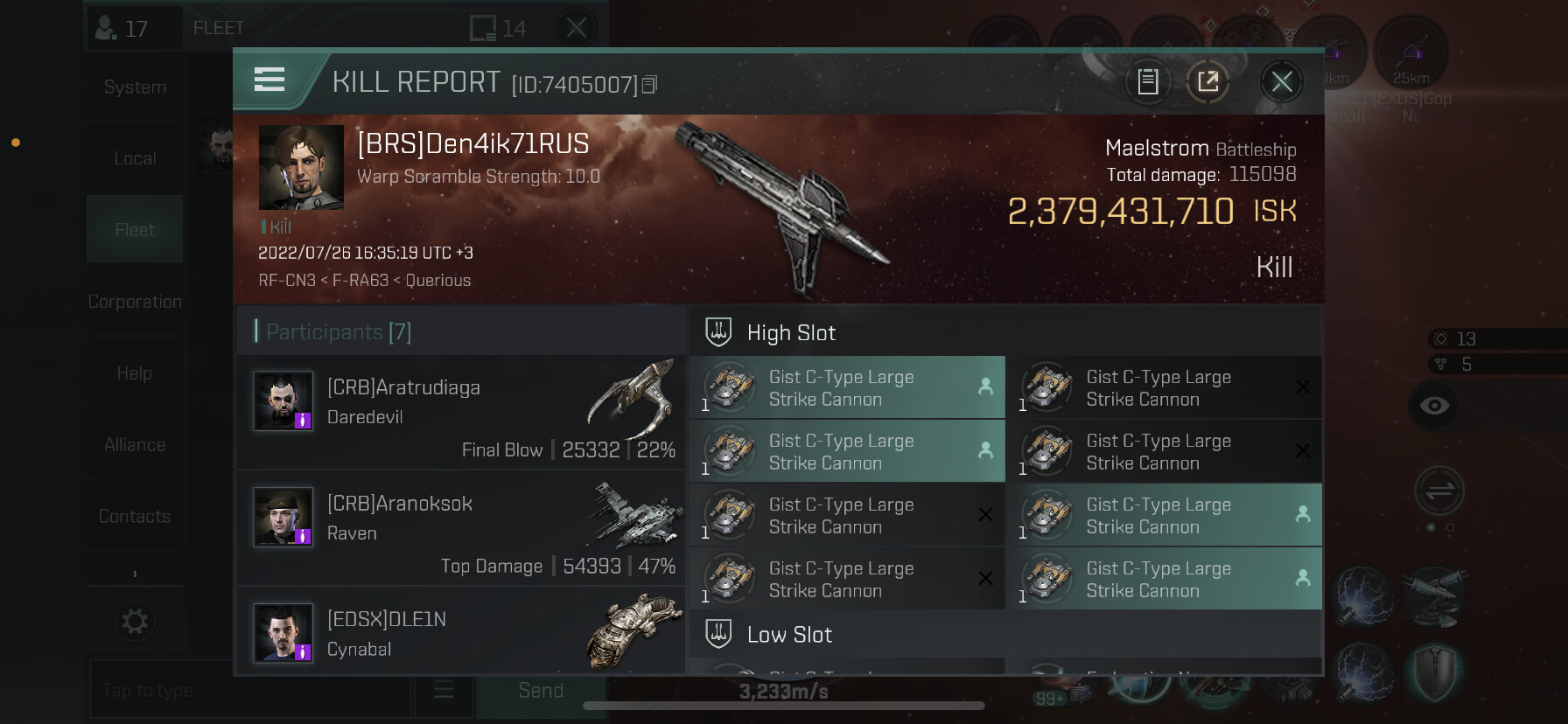View victim Den4ik71RUS portrait

301,167
